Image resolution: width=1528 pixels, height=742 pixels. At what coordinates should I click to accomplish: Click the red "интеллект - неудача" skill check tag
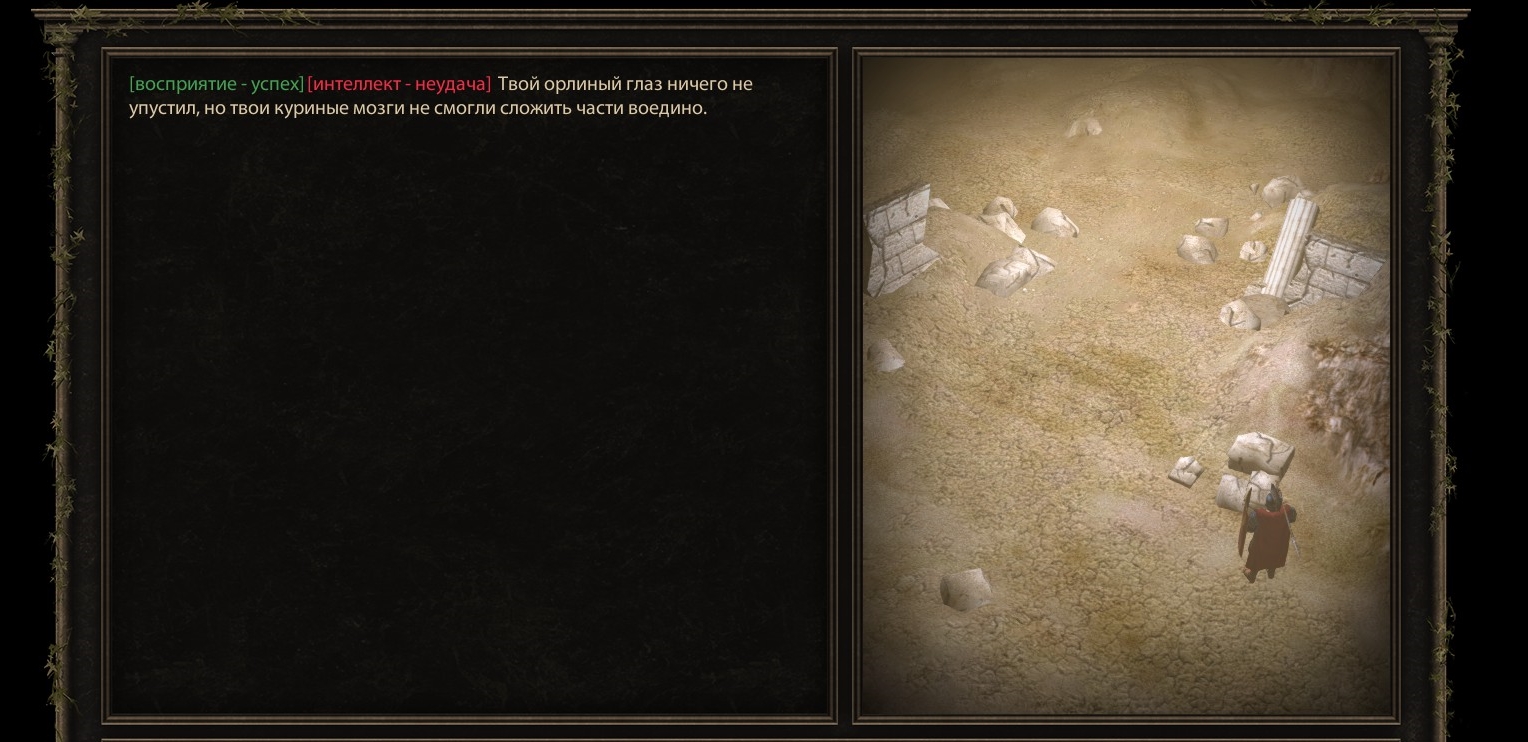[x=397, y=84]
